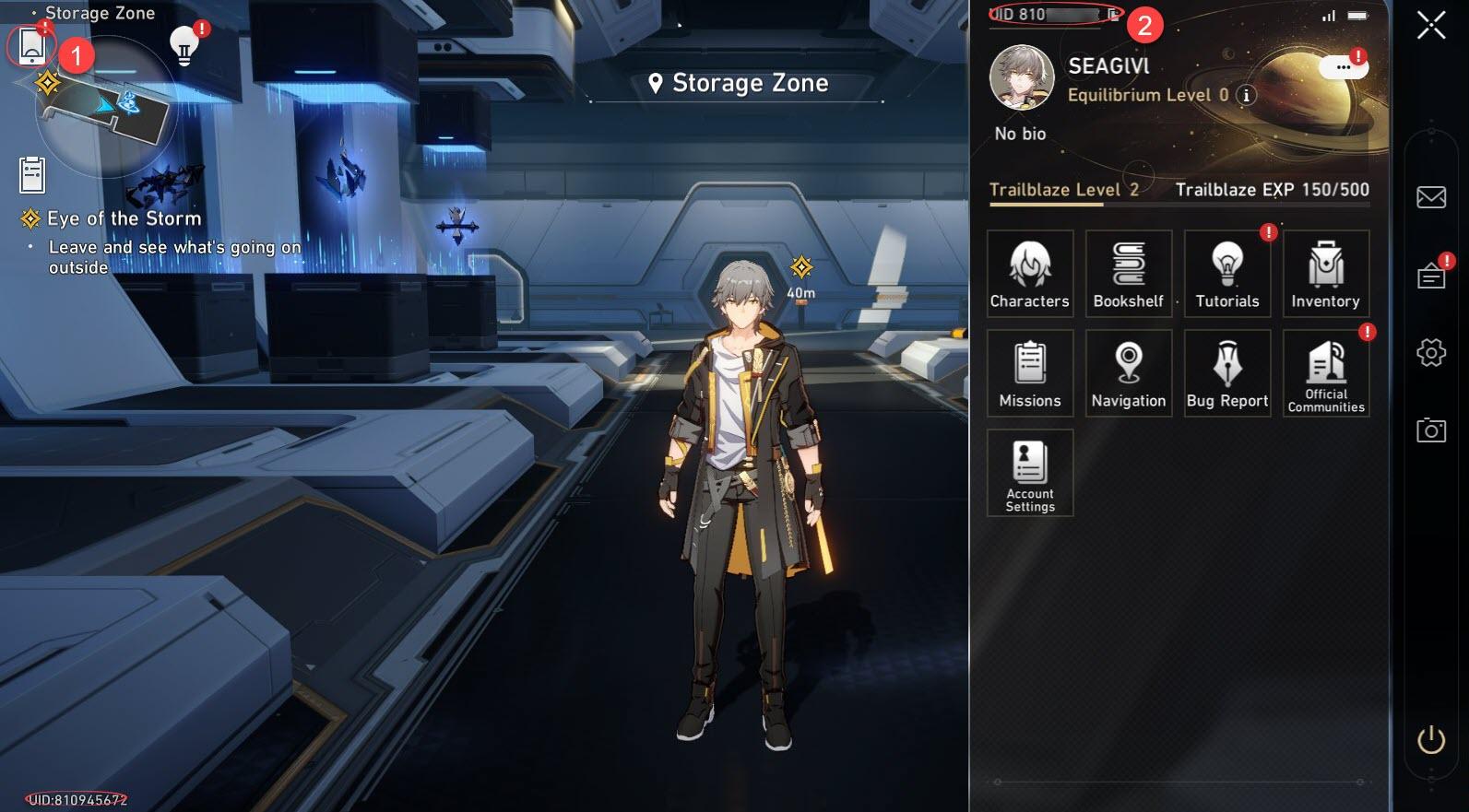The width and height of the screenshot is (1469, 812).
Task: Open the Characters menu
Action: [x=1030, y=274]
